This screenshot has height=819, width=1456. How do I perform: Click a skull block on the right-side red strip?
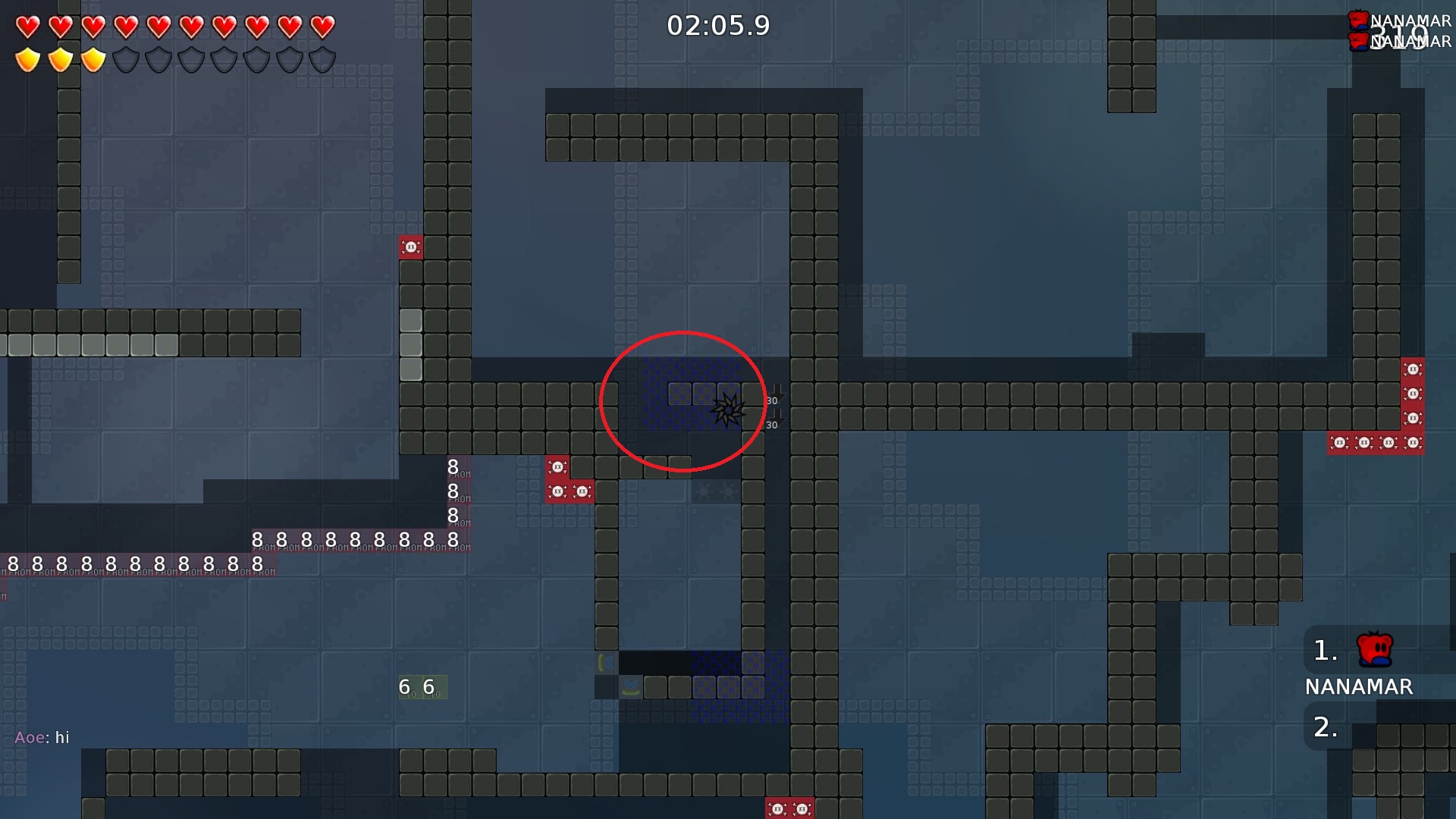pos(1411,369)
